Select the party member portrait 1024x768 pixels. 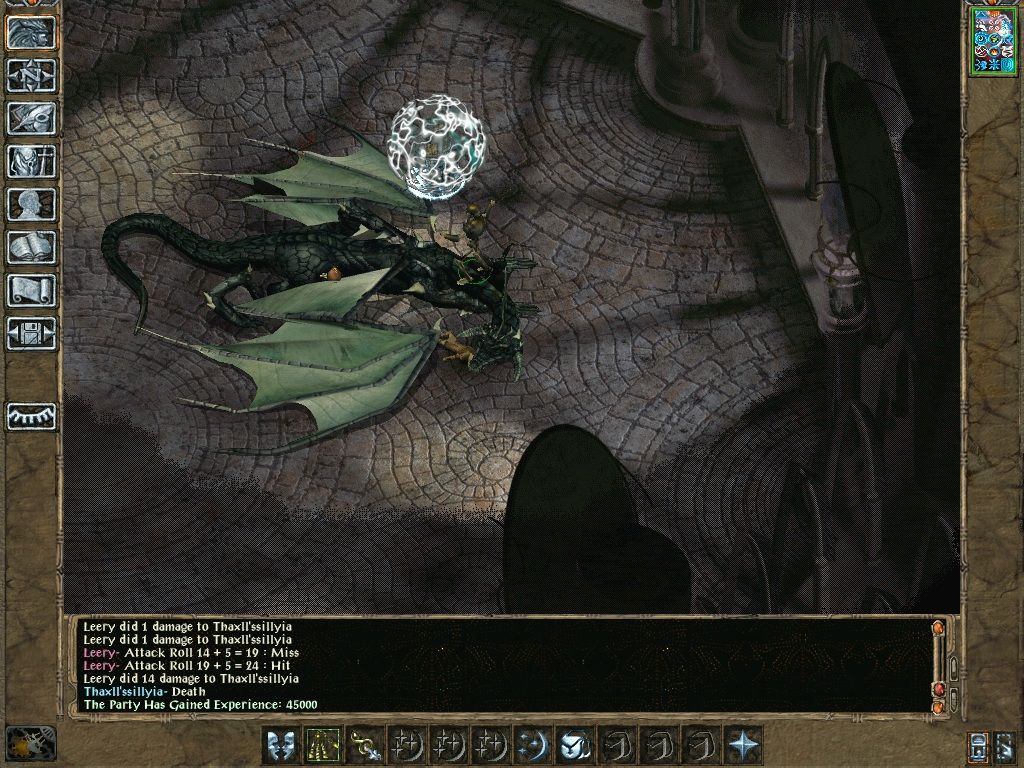pyautogui.click(x=992, y=41)
